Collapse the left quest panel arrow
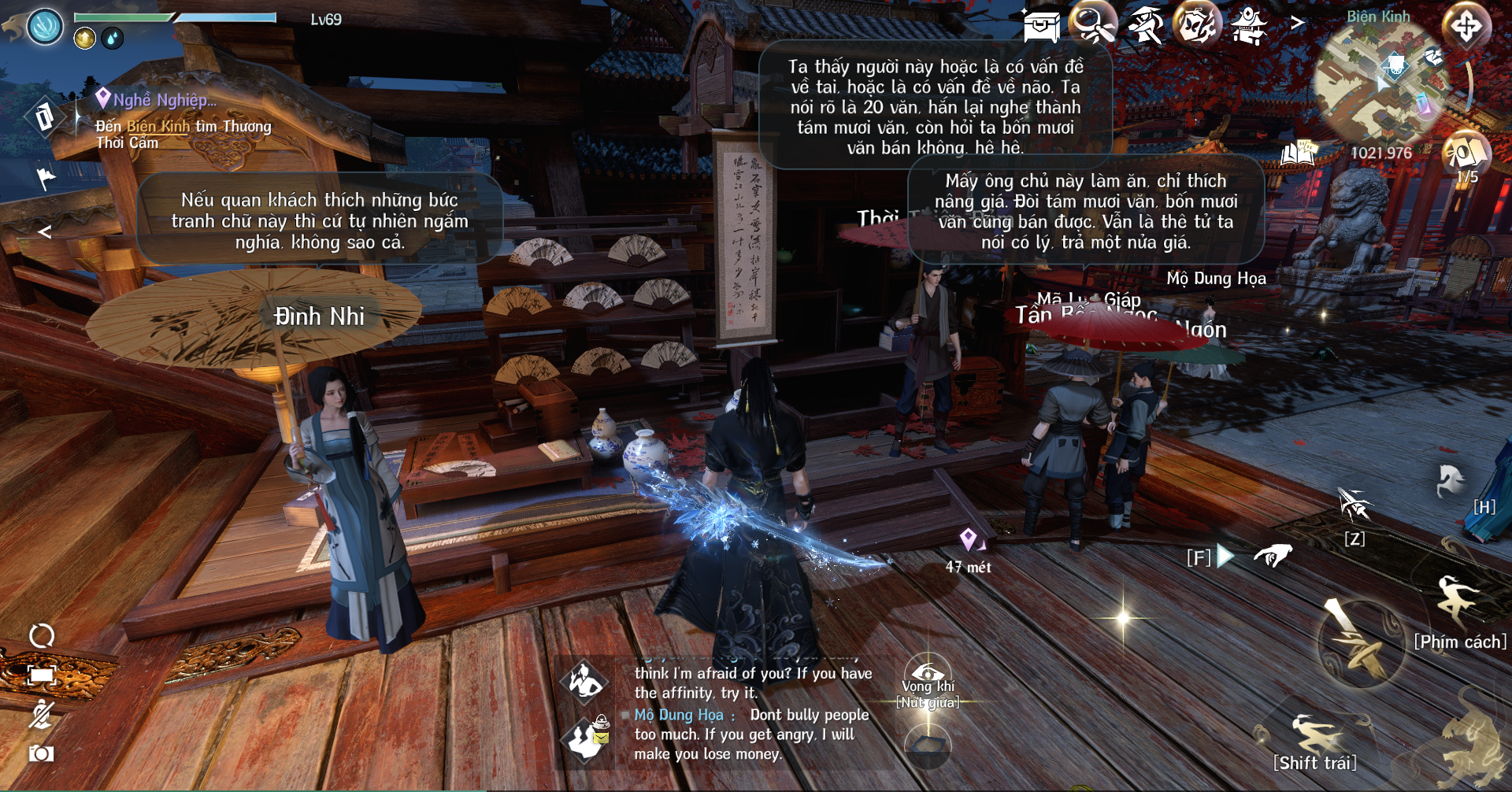1512x792 pixels. (45, 231)
